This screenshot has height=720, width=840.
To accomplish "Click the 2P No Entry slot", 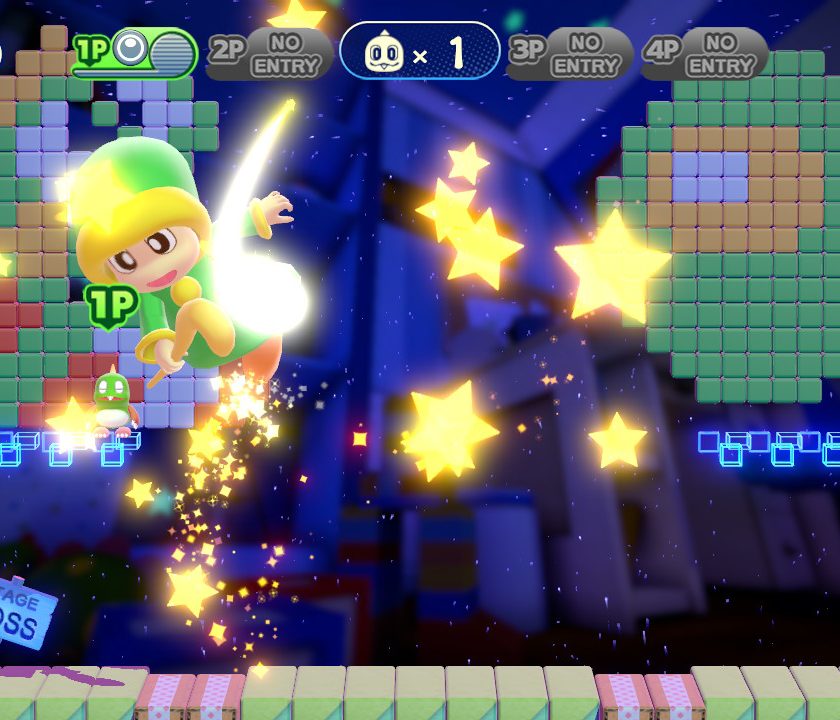I will click(270, 52).
